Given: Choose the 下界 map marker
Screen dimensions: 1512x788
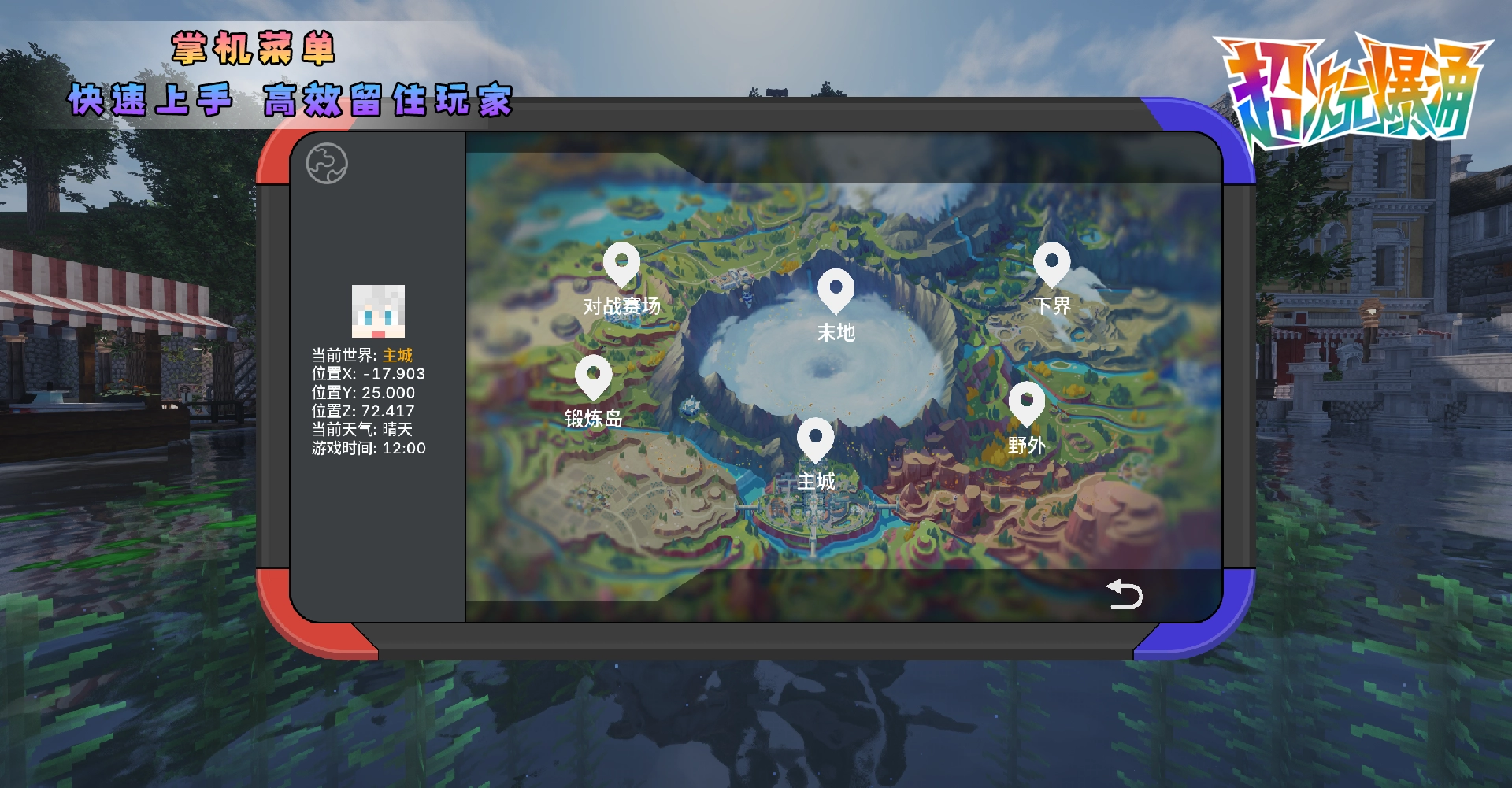Looking at the screenshot, I should pyautogui.click(x=1051, y=265).
